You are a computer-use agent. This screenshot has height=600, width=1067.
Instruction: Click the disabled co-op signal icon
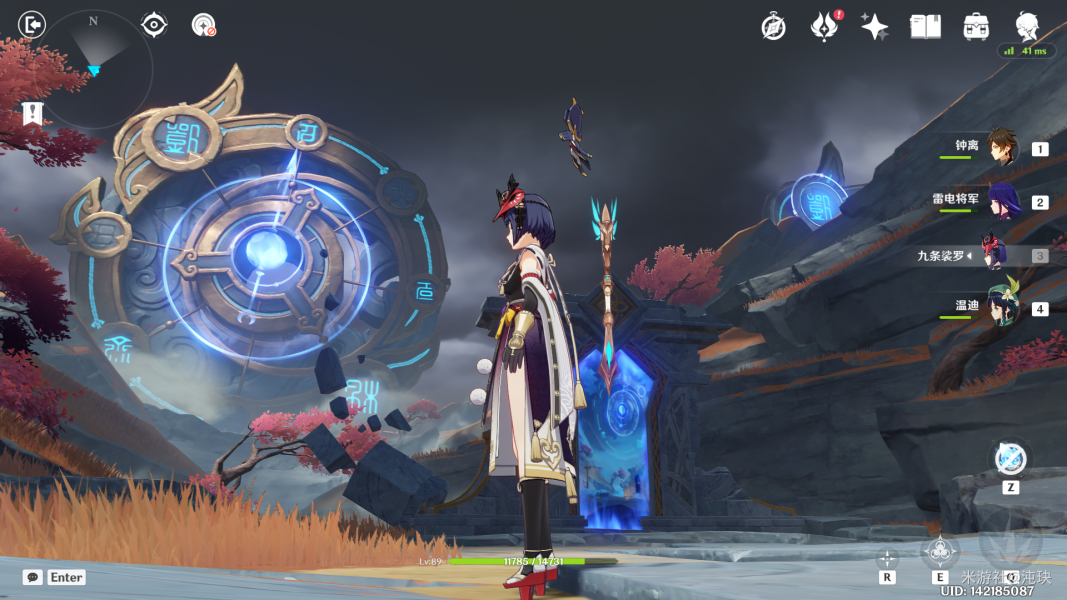(x=204, y=25)
